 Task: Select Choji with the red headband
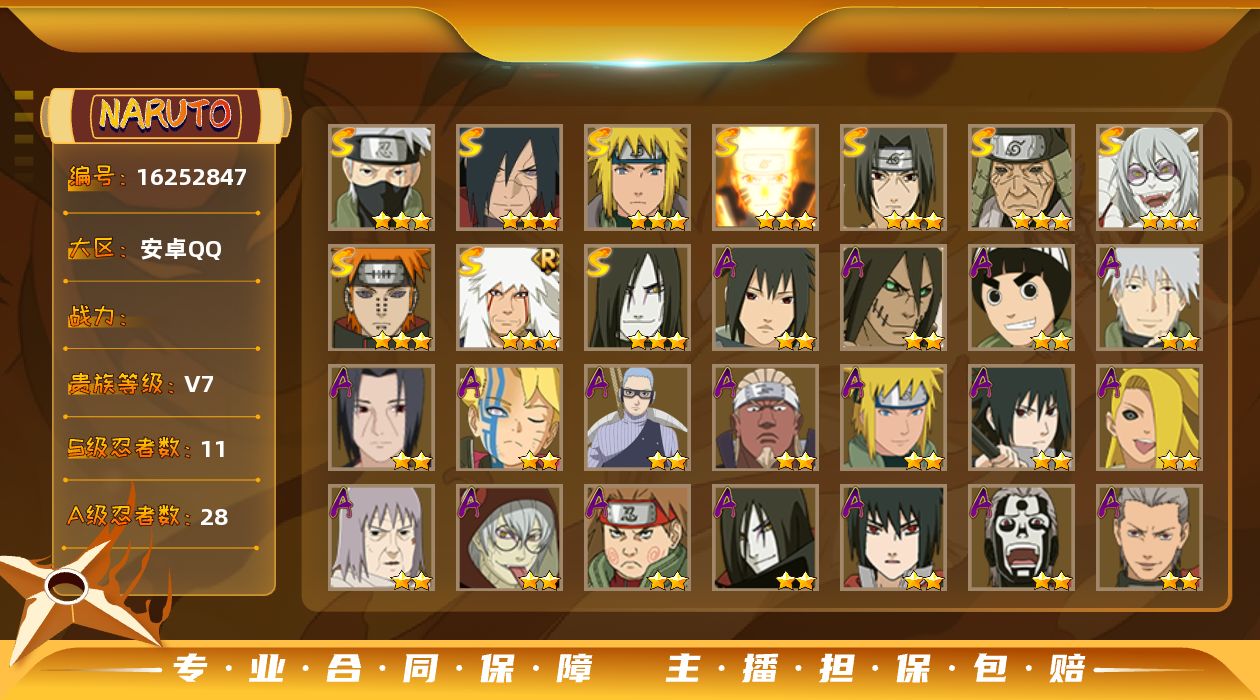[x=638, y=538]
